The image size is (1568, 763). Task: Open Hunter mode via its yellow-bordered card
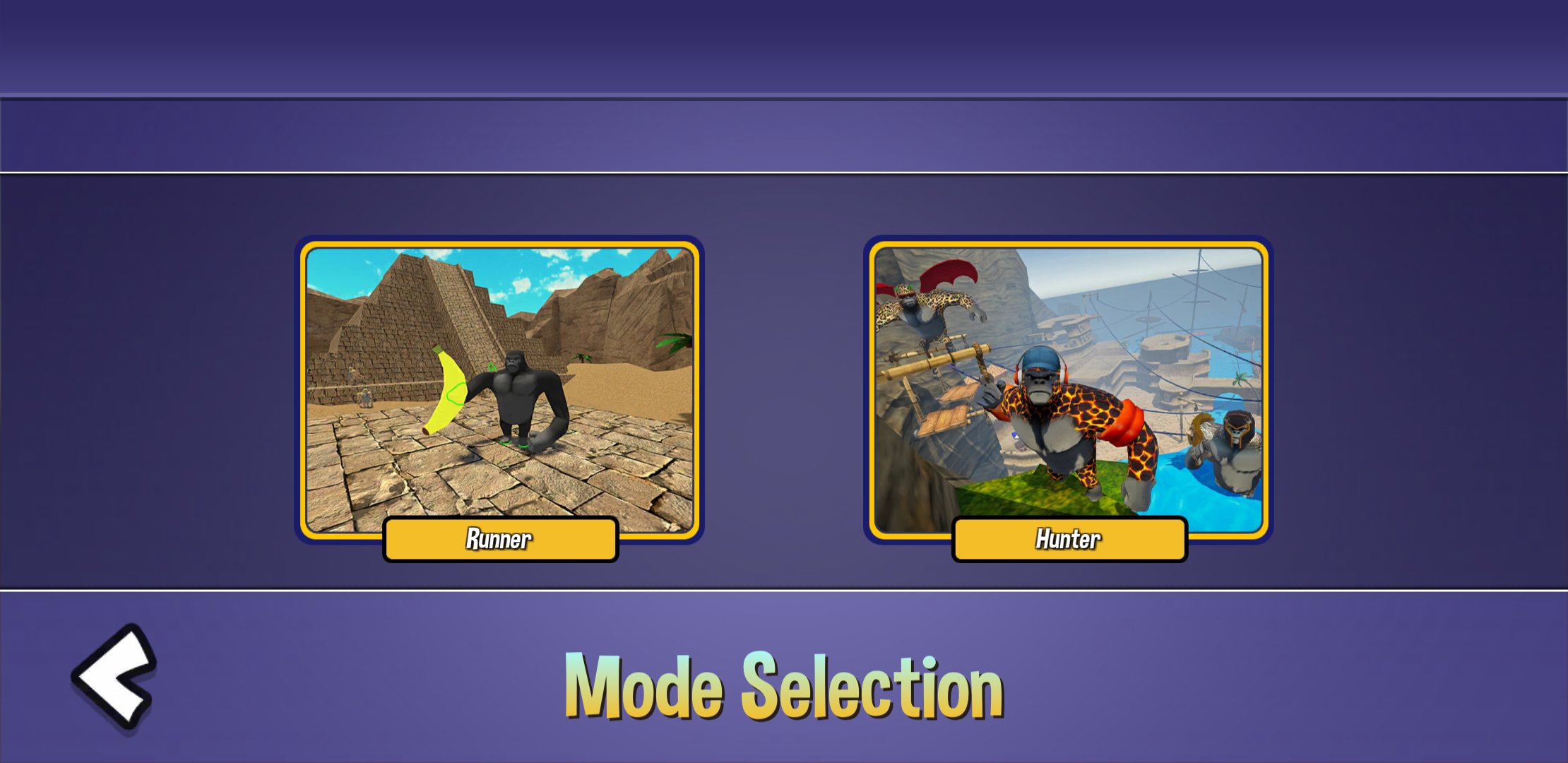(x=1069, y=396)
